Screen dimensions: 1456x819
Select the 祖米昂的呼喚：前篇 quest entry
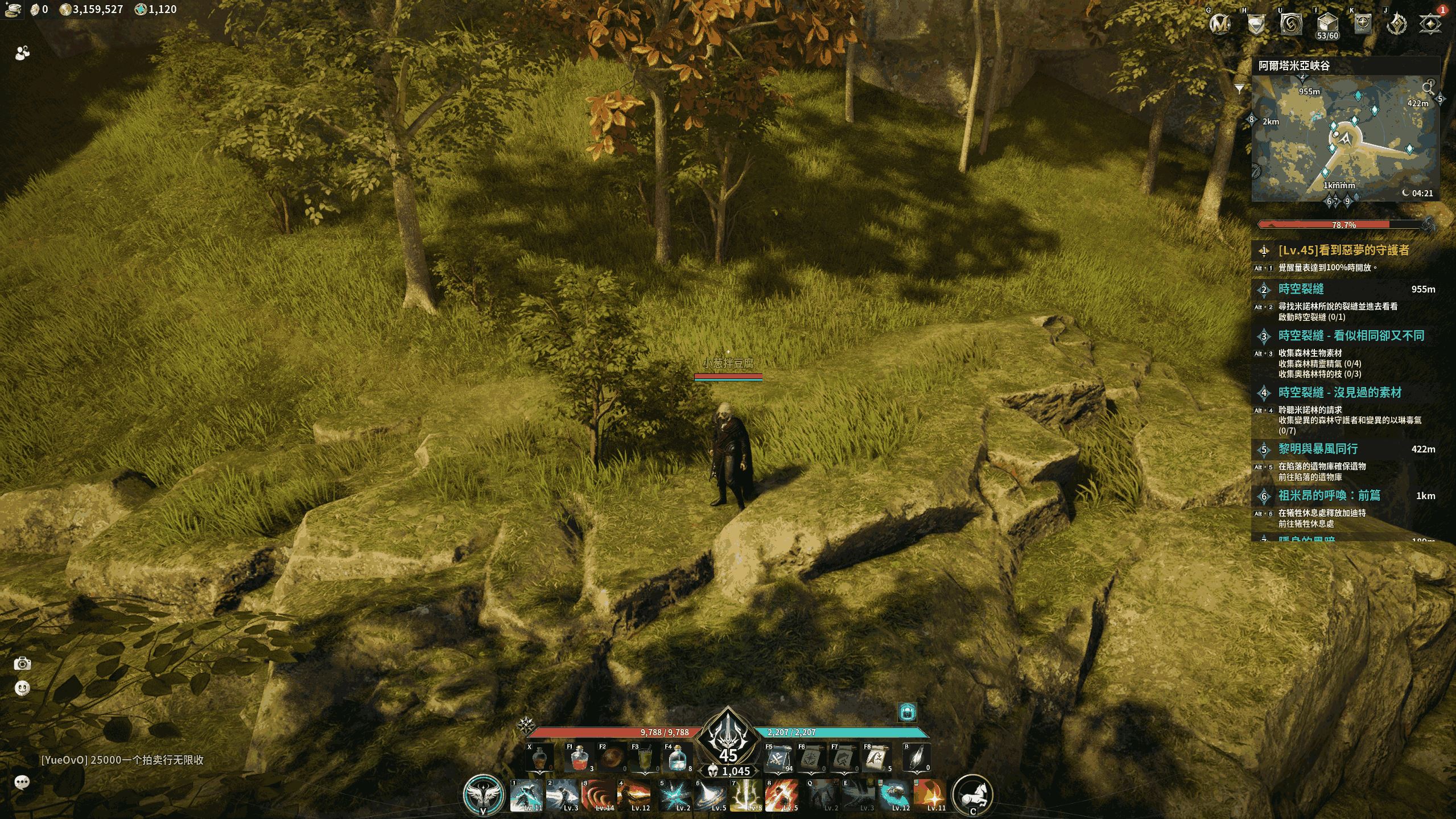point(1329,496)
